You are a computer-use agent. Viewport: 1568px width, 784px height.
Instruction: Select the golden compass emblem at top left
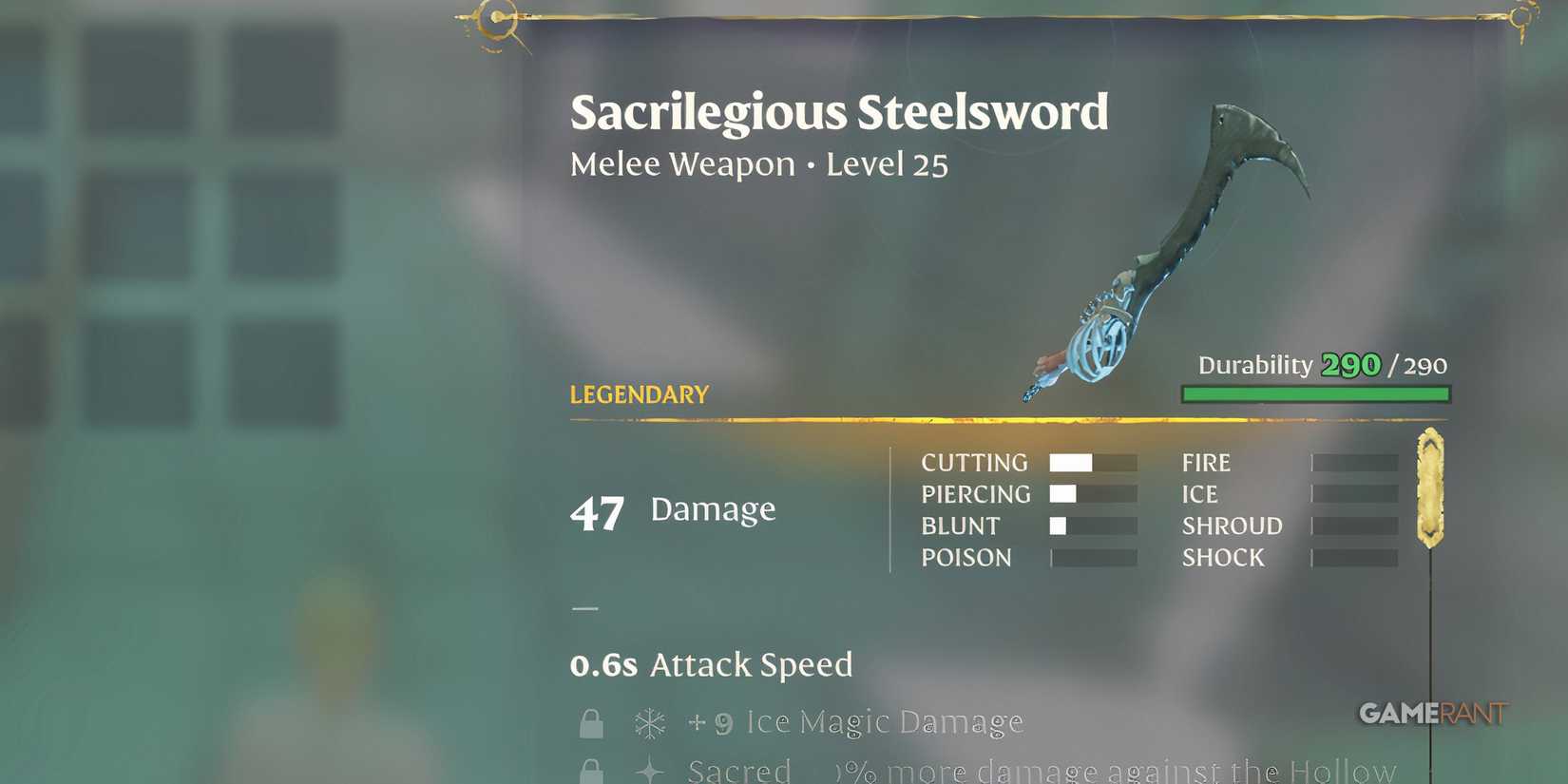494,16
